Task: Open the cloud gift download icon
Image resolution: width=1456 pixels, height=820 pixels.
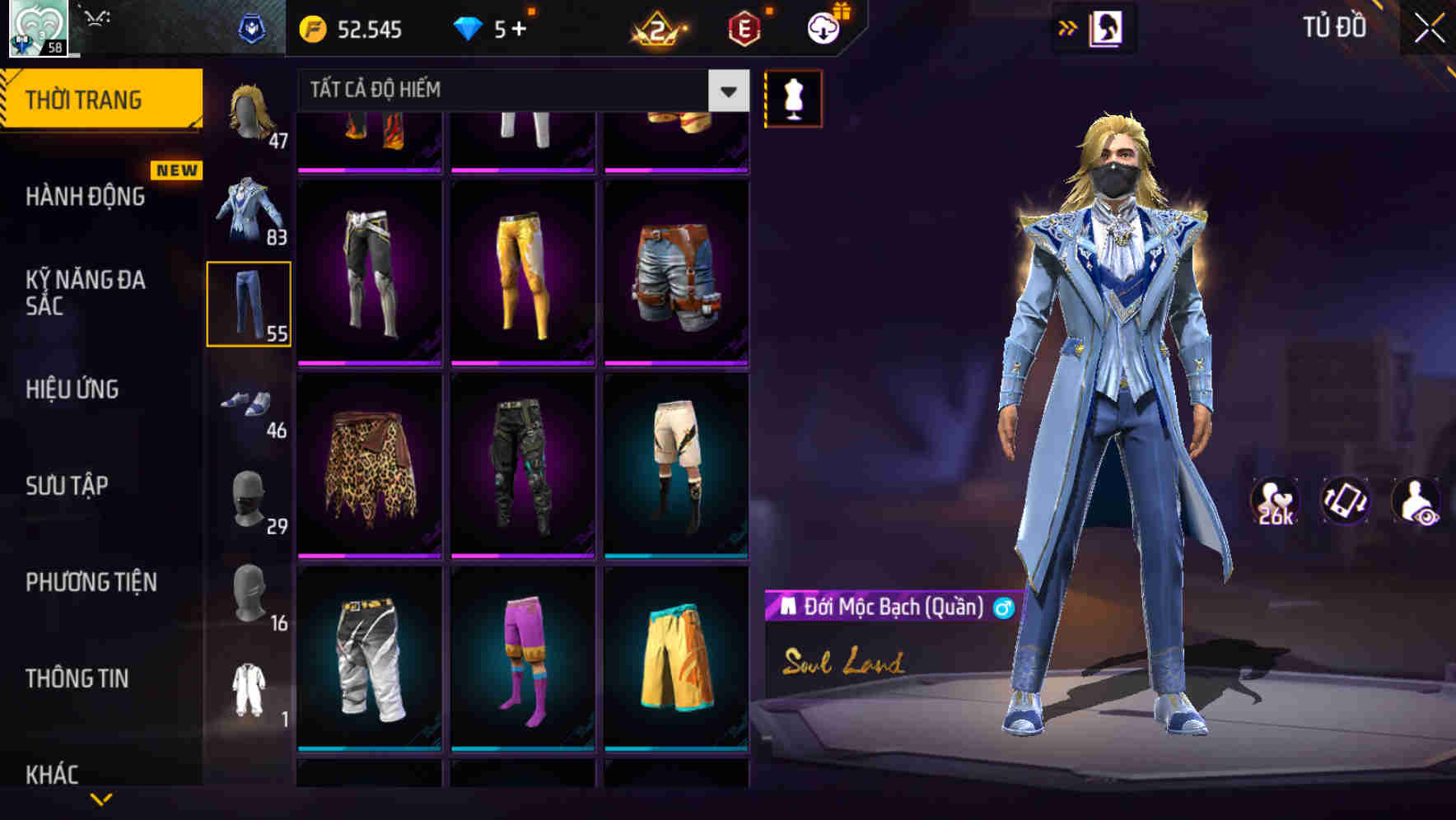Action: [824, 27]
